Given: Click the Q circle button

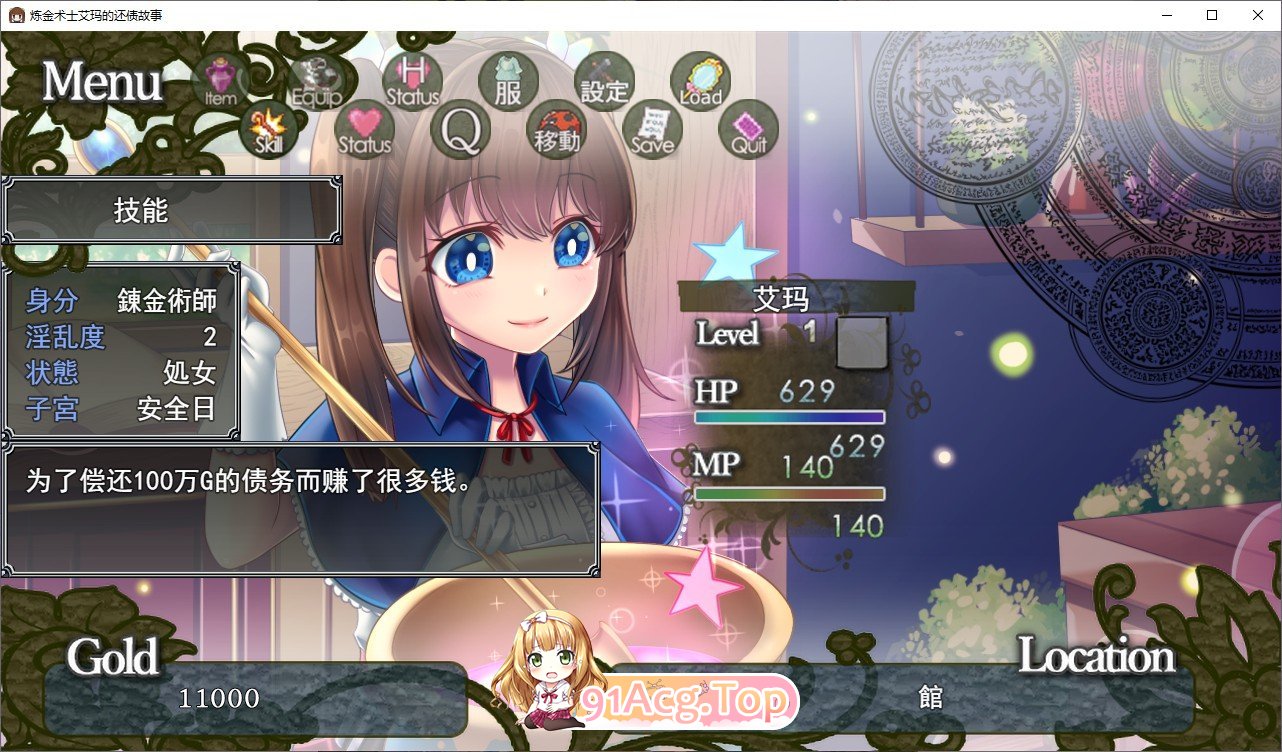Looking at the screenshot, I should 460,130.
